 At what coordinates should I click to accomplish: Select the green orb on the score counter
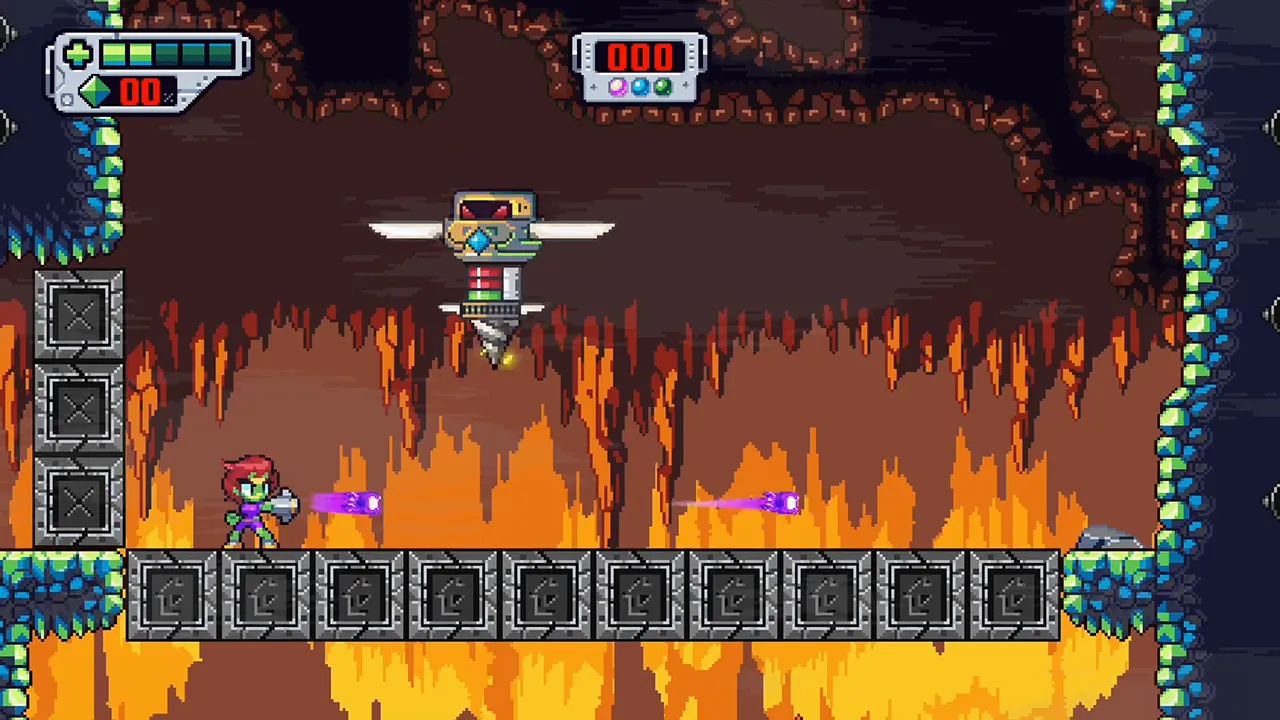tap(662, 87)
